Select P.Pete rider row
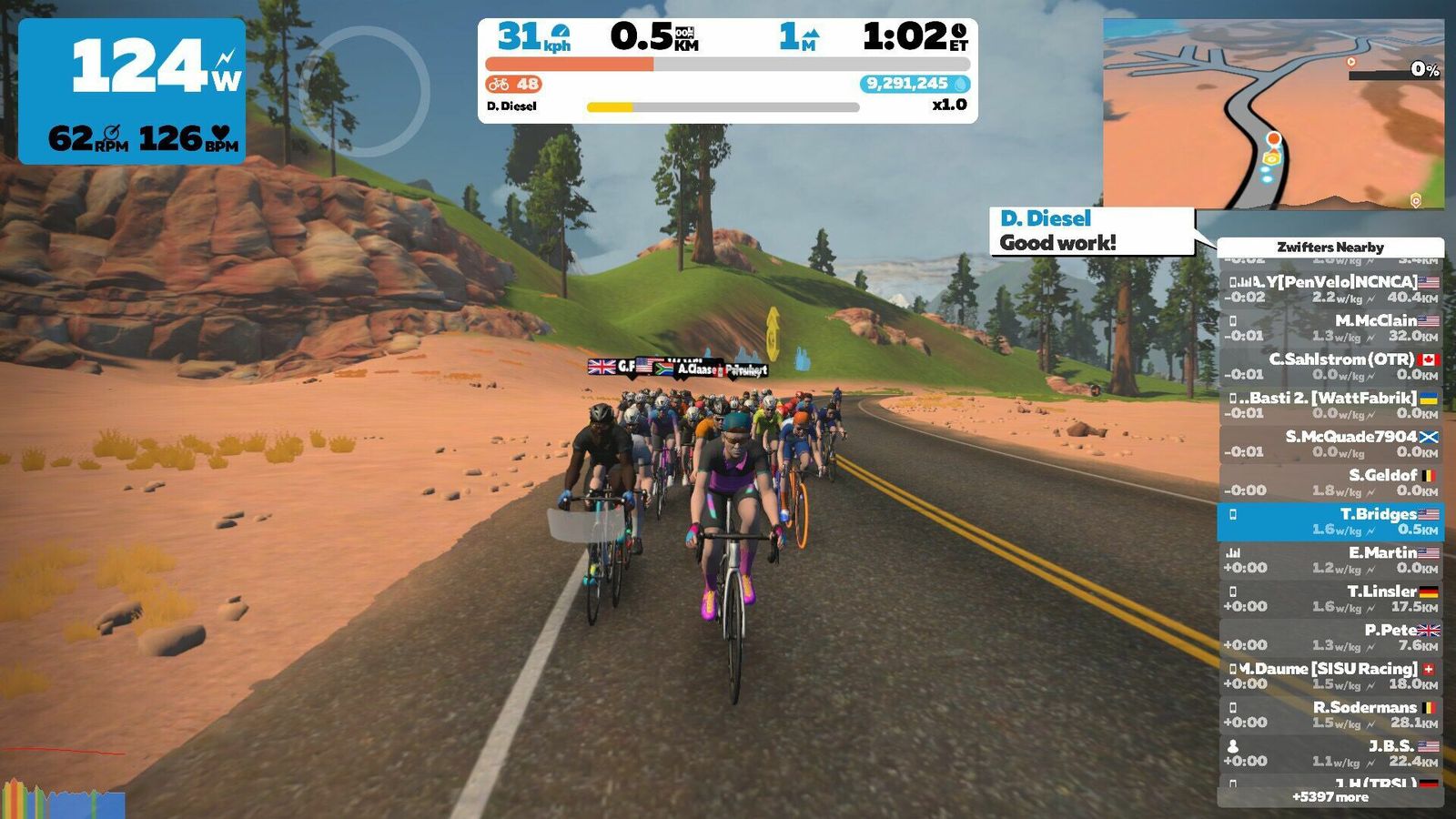This screenshot has width=1456, height=819. (x=1330, y=637)
